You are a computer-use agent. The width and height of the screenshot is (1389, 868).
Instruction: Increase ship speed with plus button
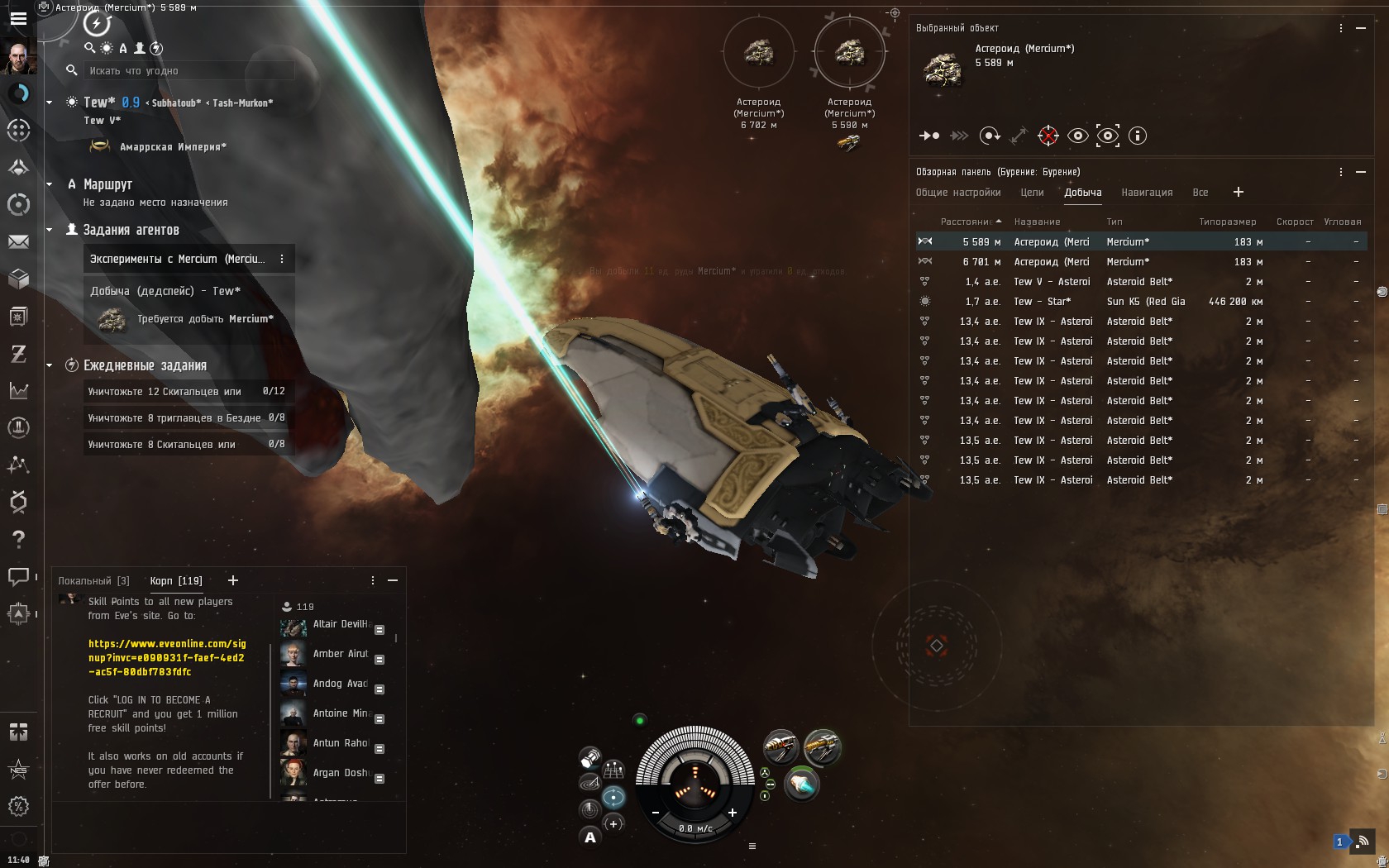coord(732,813)
